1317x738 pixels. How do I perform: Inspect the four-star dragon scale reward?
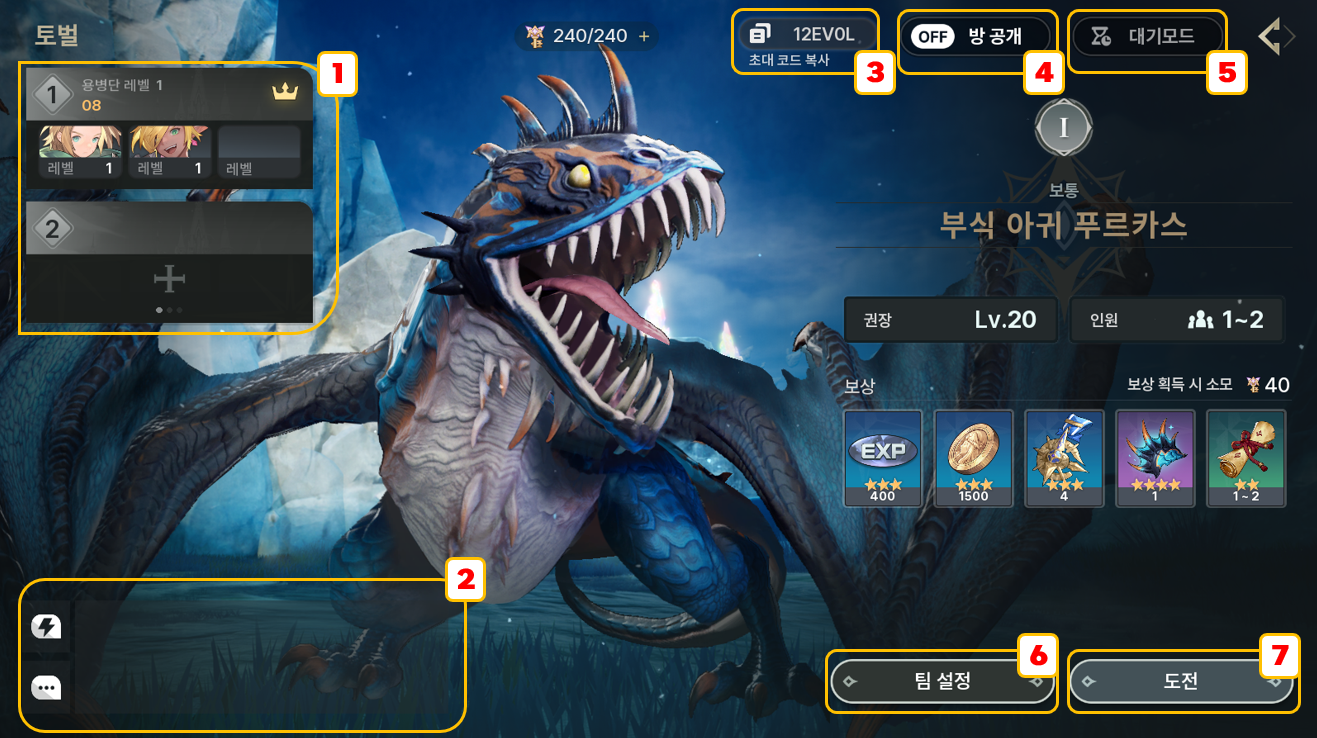[1155, 457]
